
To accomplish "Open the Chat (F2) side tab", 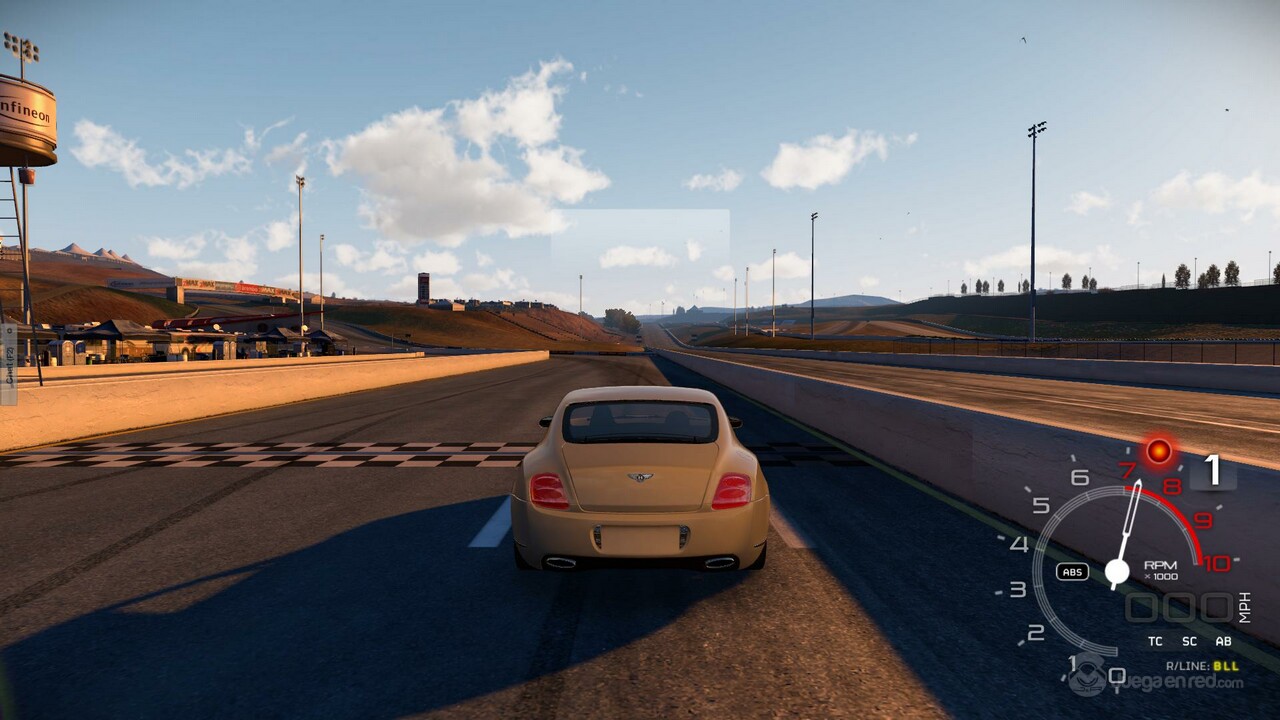I will click(8, 364).
